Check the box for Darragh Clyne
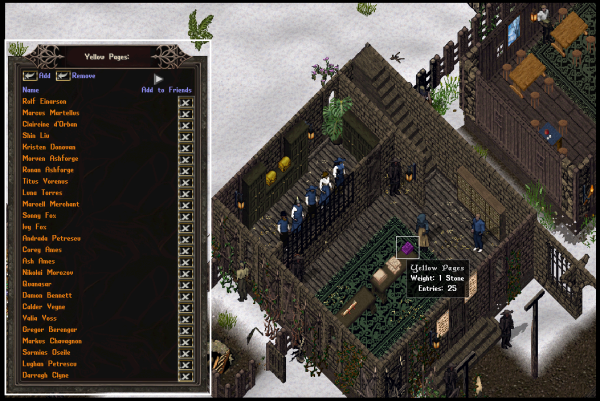This screenshot has width=600, height=401. [185, 374]
